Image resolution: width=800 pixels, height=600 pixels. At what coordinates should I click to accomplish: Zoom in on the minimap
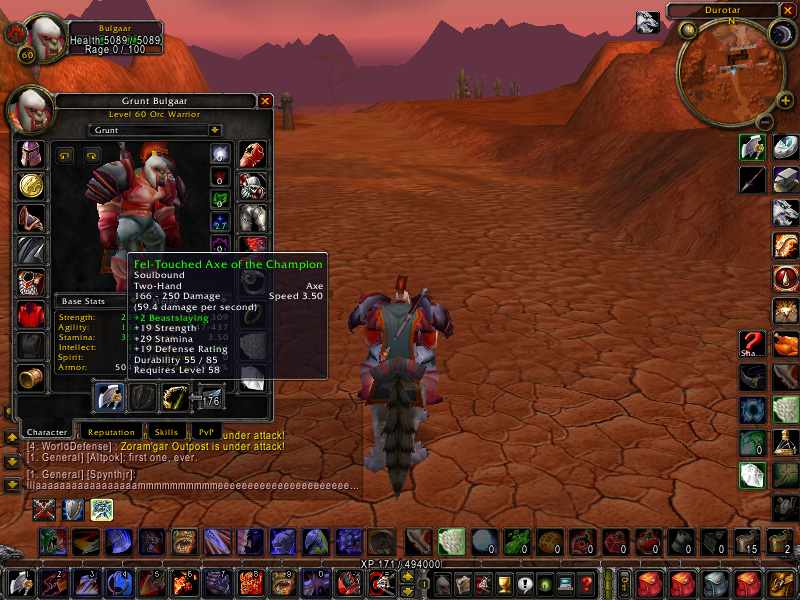click(784, 100)
